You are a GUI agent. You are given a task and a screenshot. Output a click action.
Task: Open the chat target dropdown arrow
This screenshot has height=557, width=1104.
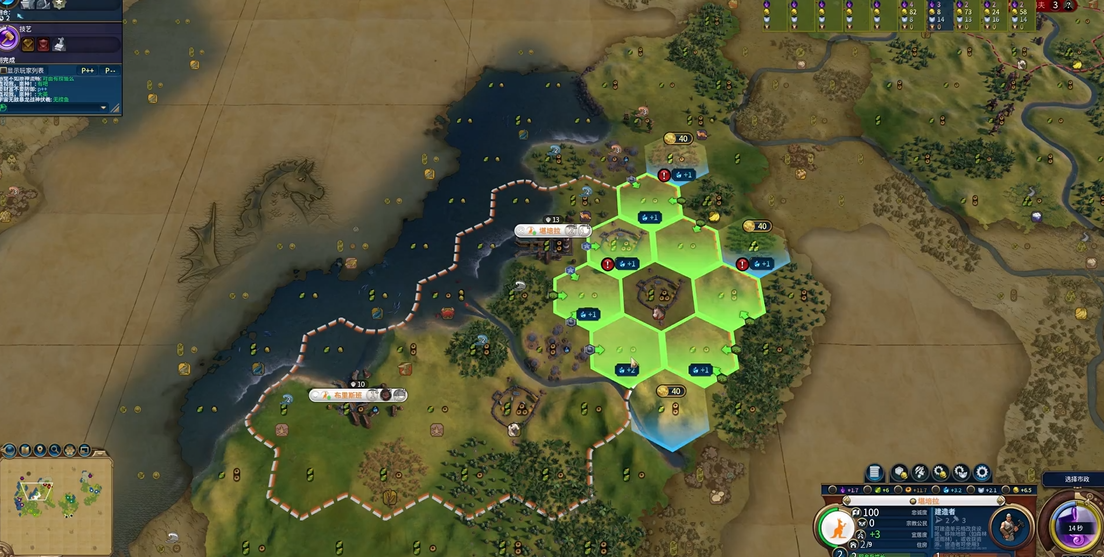pos(103,107)
